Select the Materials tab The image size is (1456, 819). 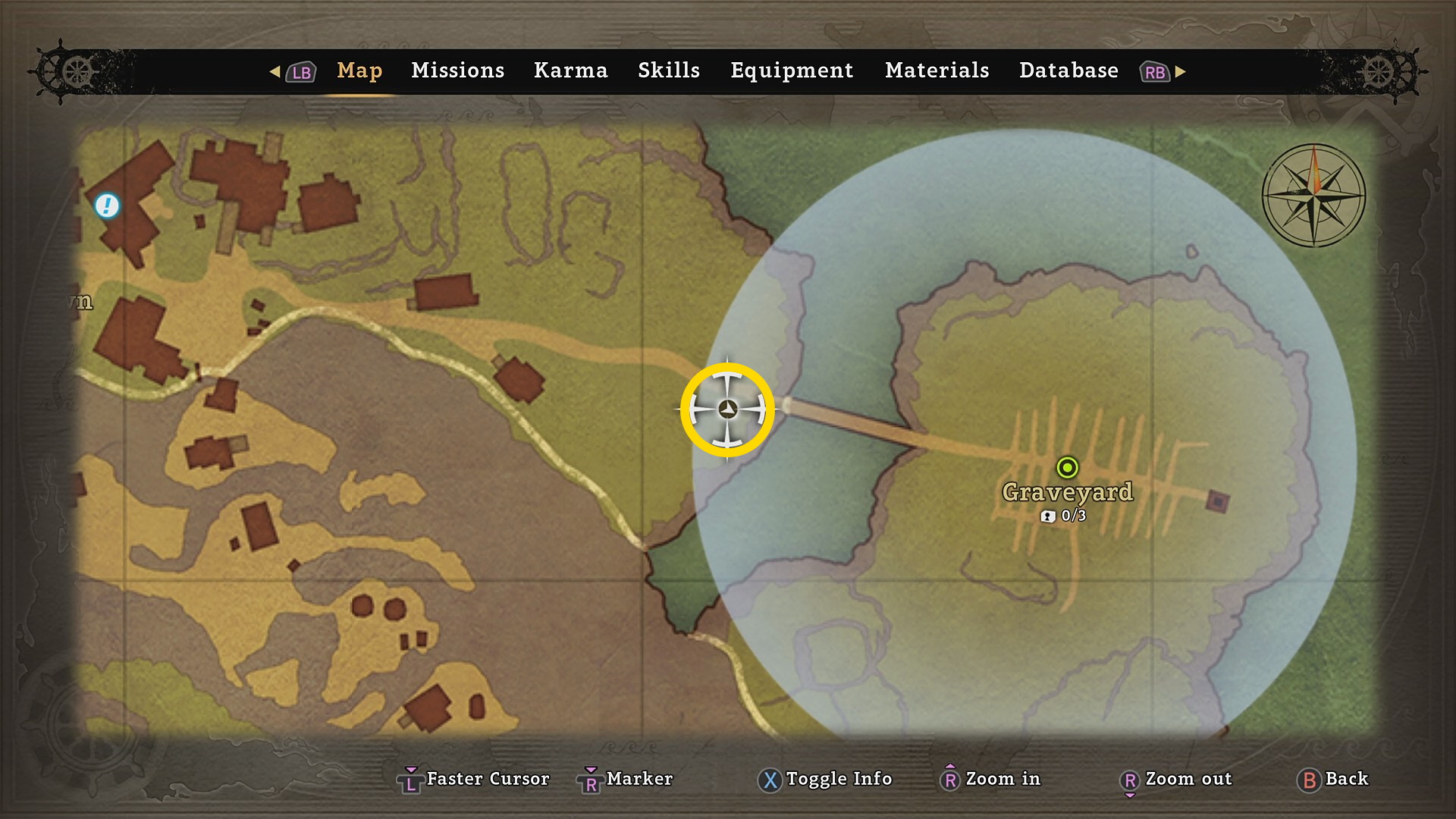coord(937,71)
